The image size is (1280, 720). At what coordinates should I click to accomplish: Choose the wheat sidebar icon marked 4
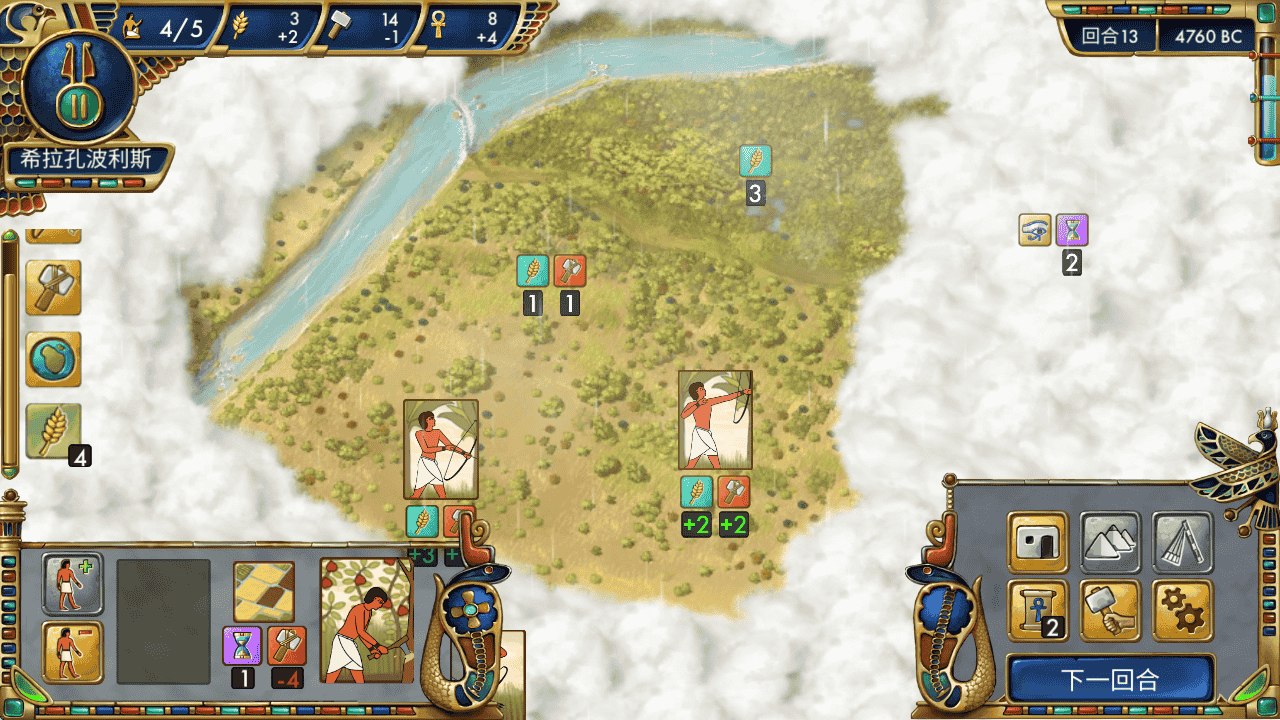[x=53, y=431]
